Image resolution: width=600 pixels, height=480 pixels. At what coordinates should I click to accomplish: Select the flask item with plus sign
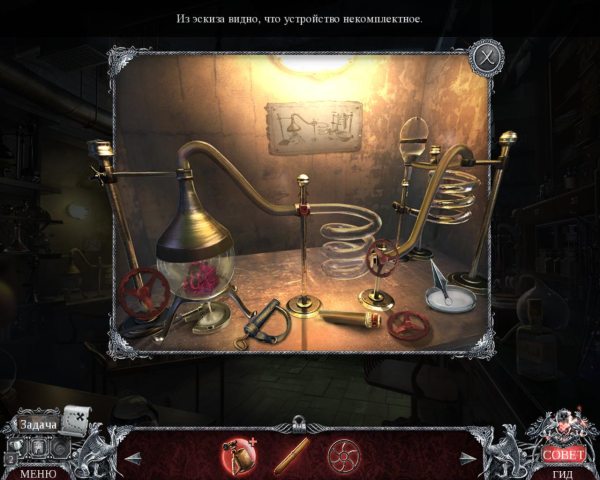pyautogui.click(x=237, y=455)
